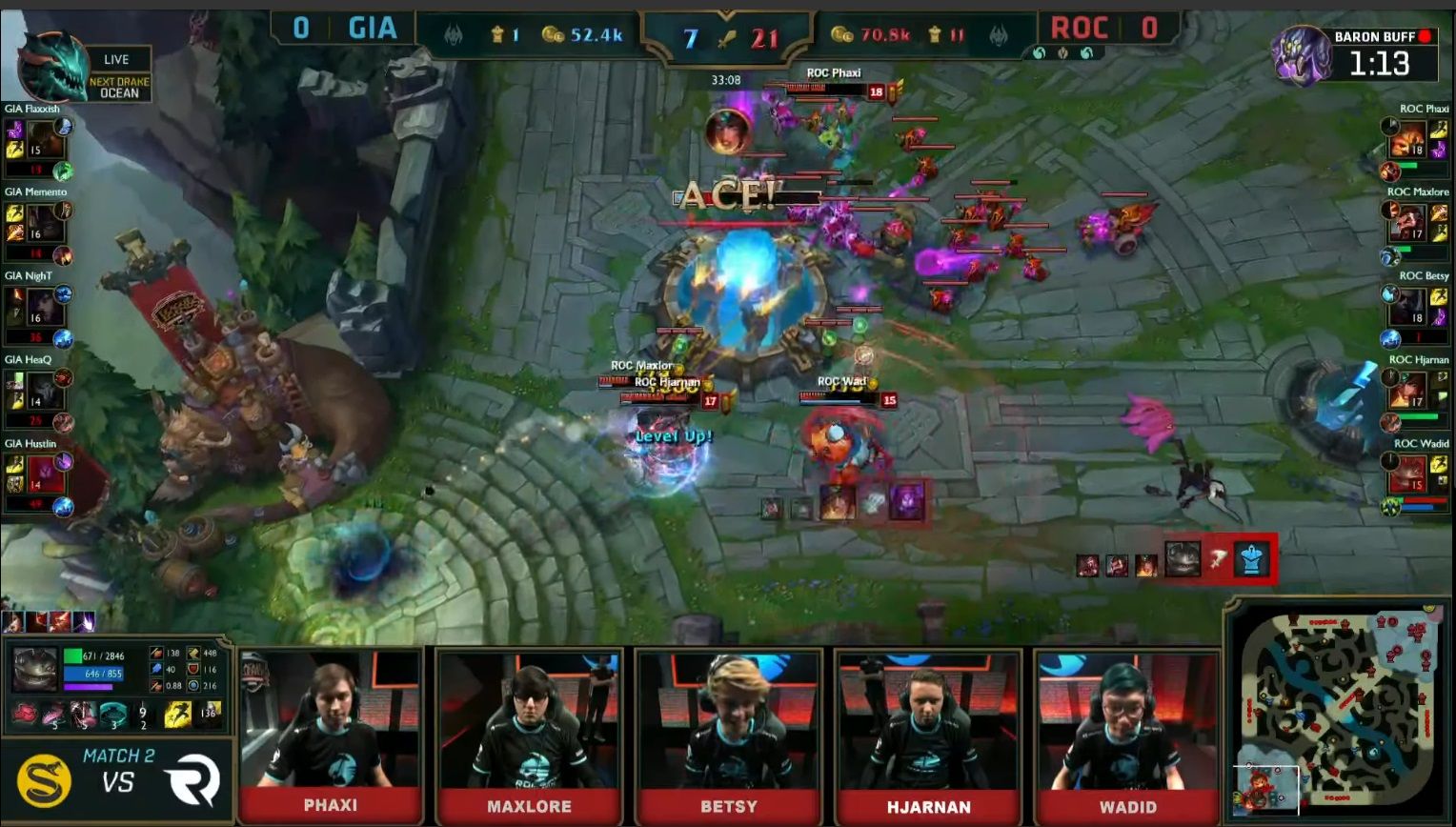The image size is (1456, 827).
Task: Click the Tahm Kench portrait in stats panel
Action: click(x=34, y=669)
